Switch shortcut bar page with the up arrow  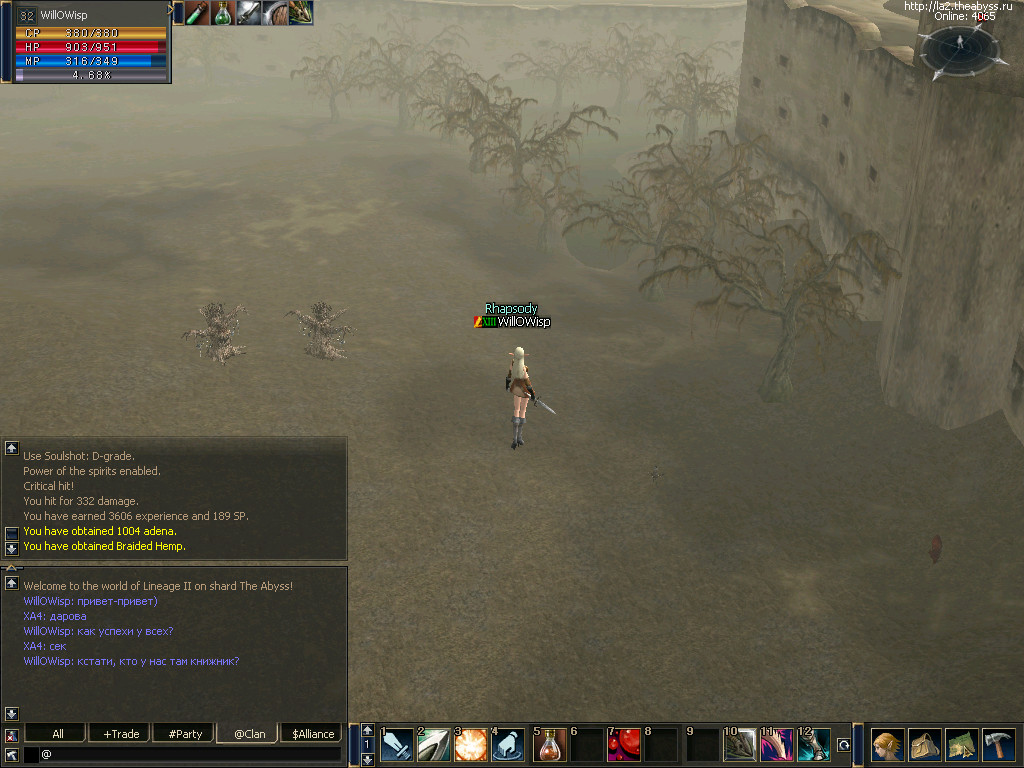[x=368, y=731]
